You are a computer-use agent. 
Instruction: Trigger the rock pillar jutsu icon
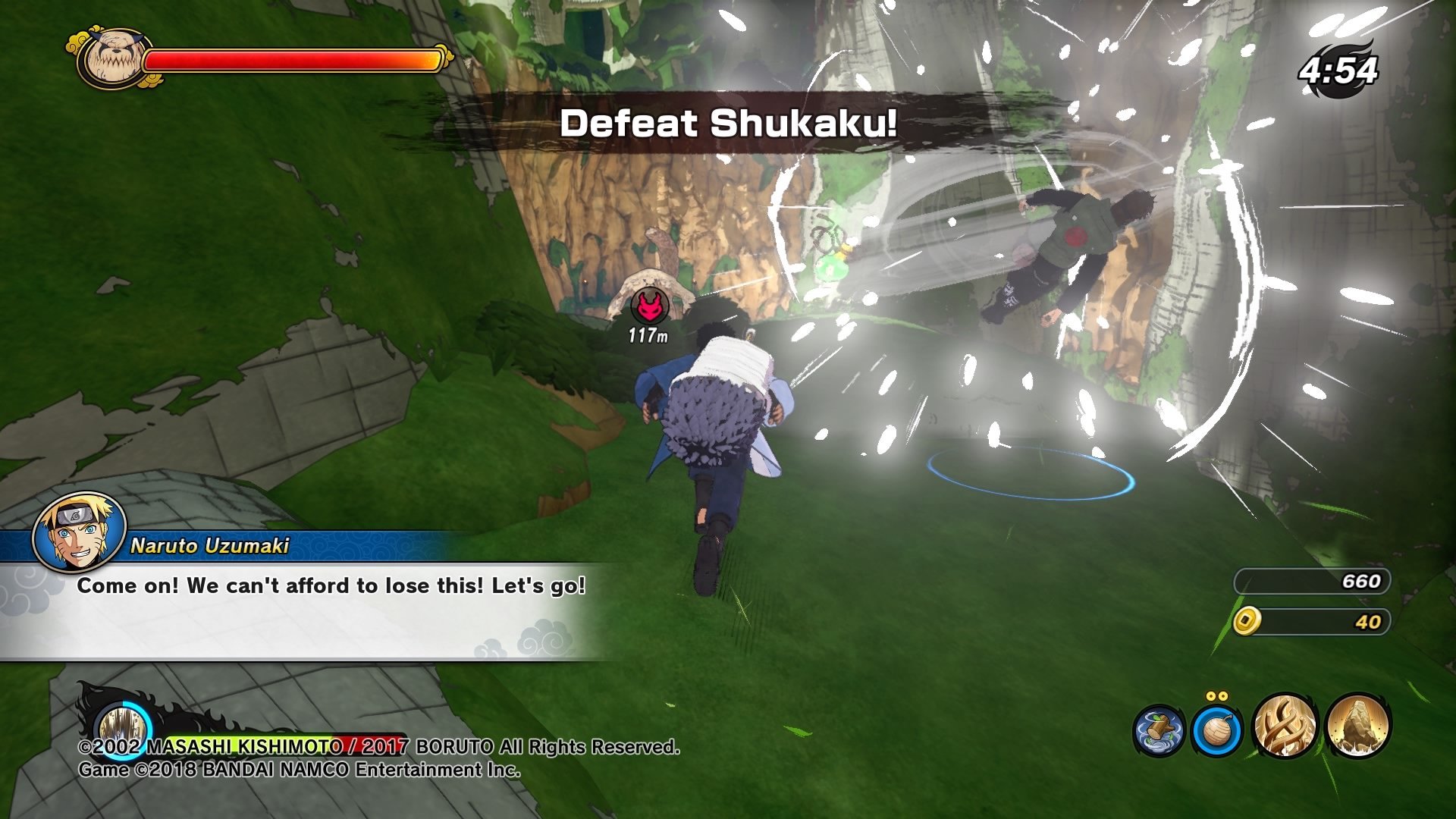click(x=1358, y=726)
